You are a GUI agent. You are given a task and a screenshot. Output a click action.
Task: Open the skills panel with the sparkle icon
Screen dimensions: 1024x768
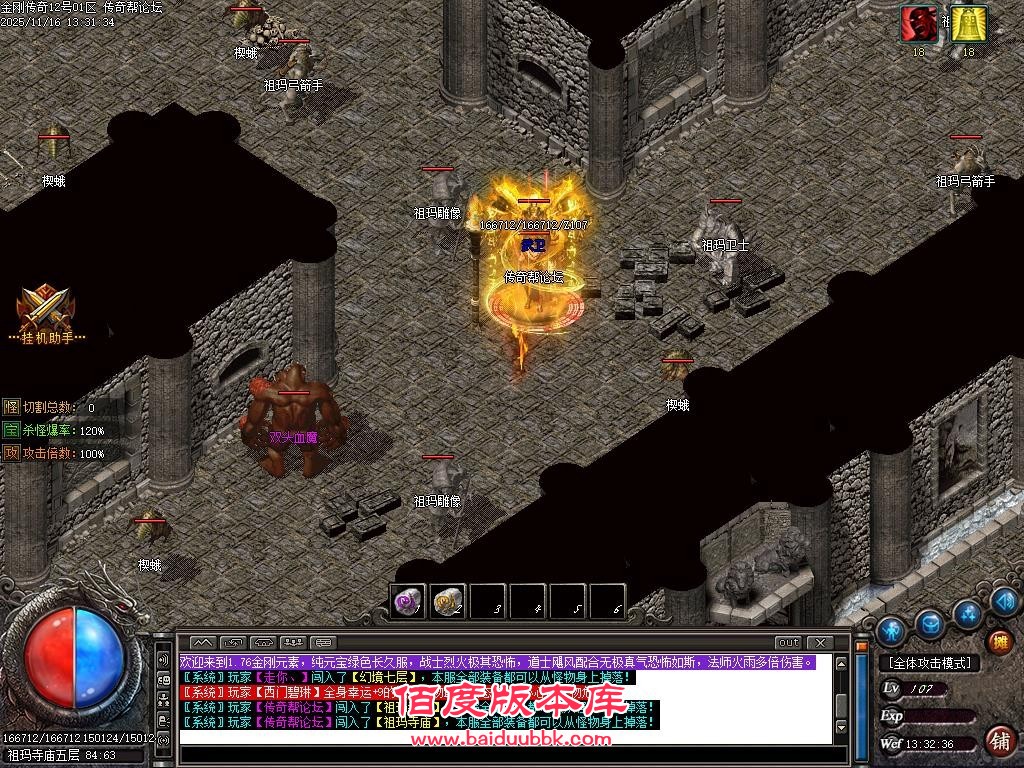click(x=966, y=612)
